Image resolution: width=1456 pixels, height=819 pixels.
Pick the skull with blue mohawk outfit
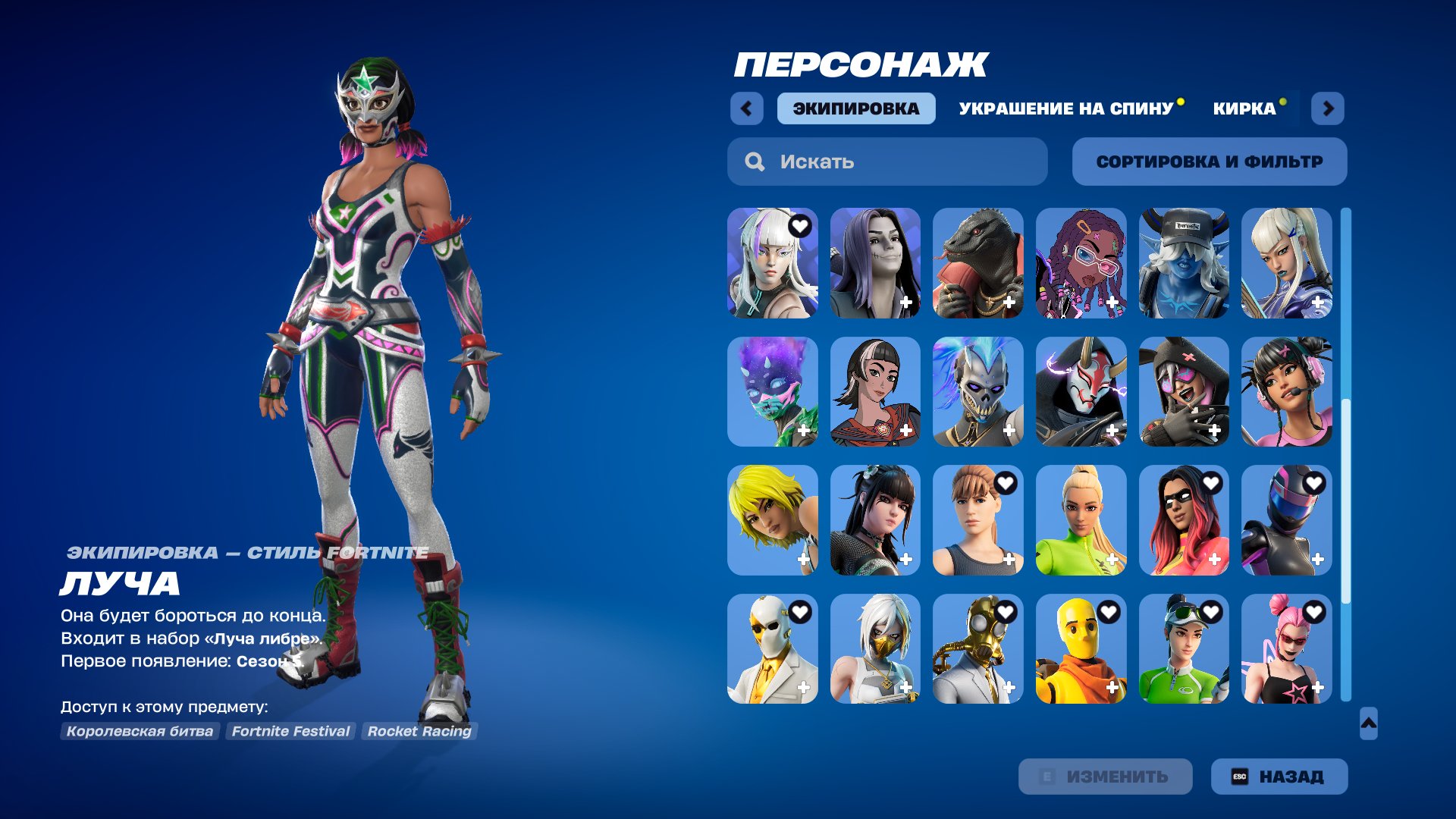[977, 391]
